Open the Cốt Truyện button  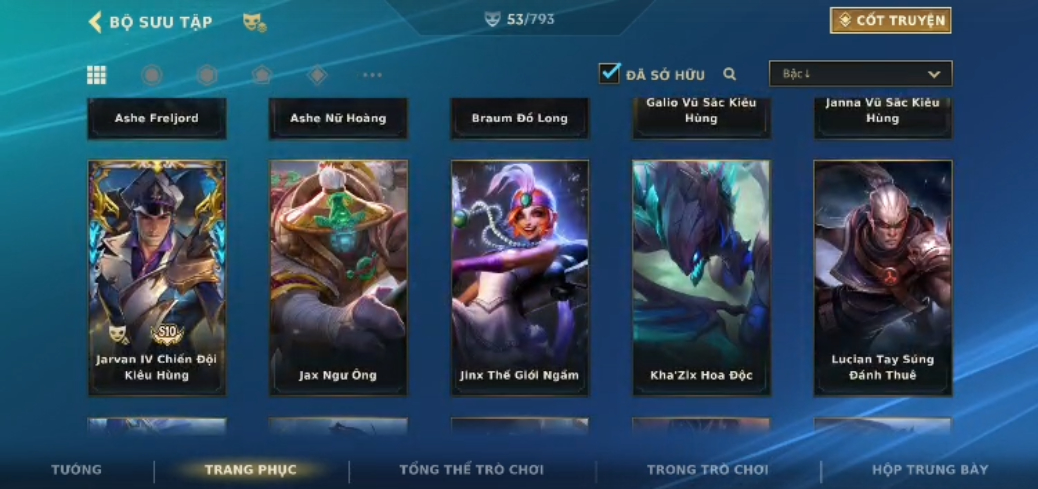pyautogui.click(x=890, y=21)
